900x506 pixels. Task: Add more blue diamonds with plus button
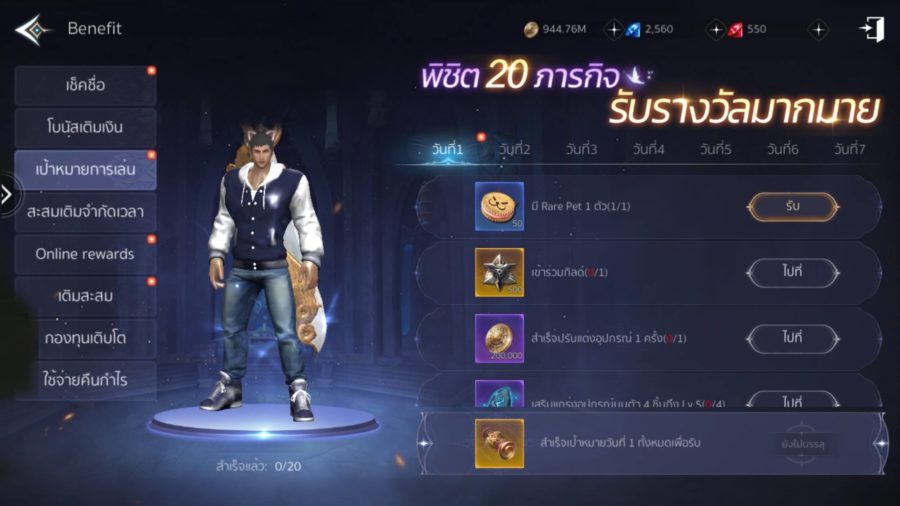614,30
